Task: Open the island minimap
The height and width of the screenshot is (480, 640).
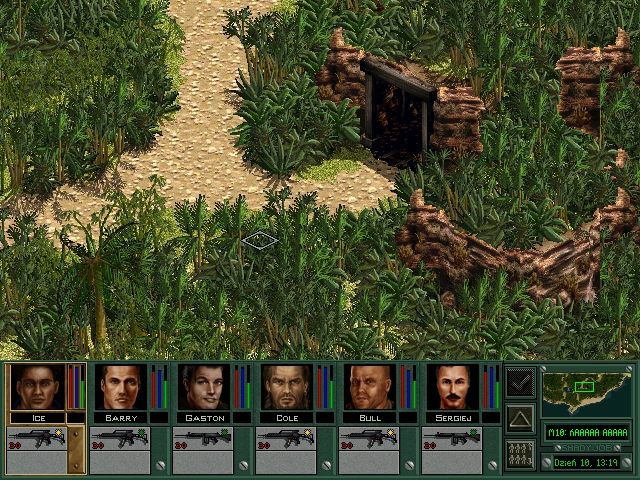Action: pos(588,391)
